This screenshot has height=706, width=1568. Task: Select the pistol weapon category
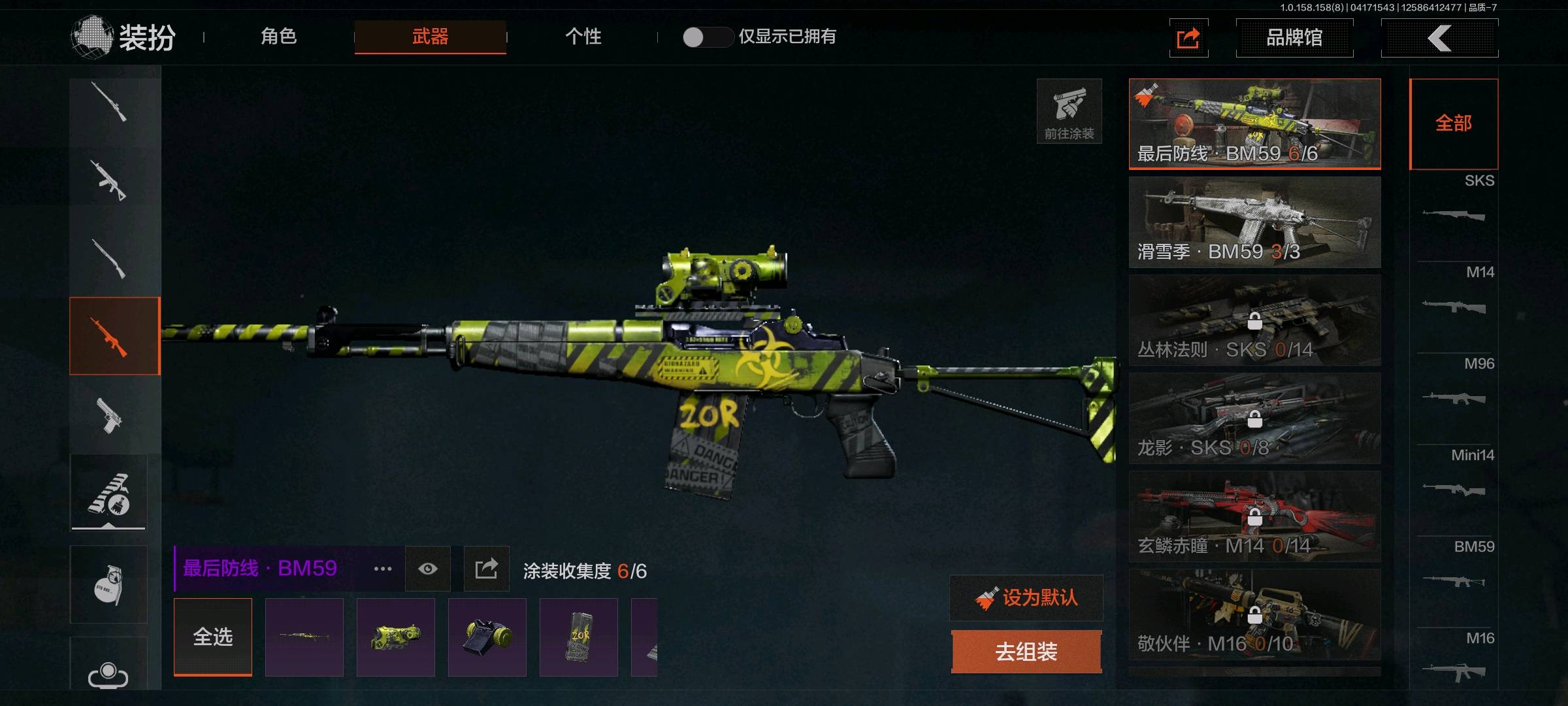(x=109, y=414)
